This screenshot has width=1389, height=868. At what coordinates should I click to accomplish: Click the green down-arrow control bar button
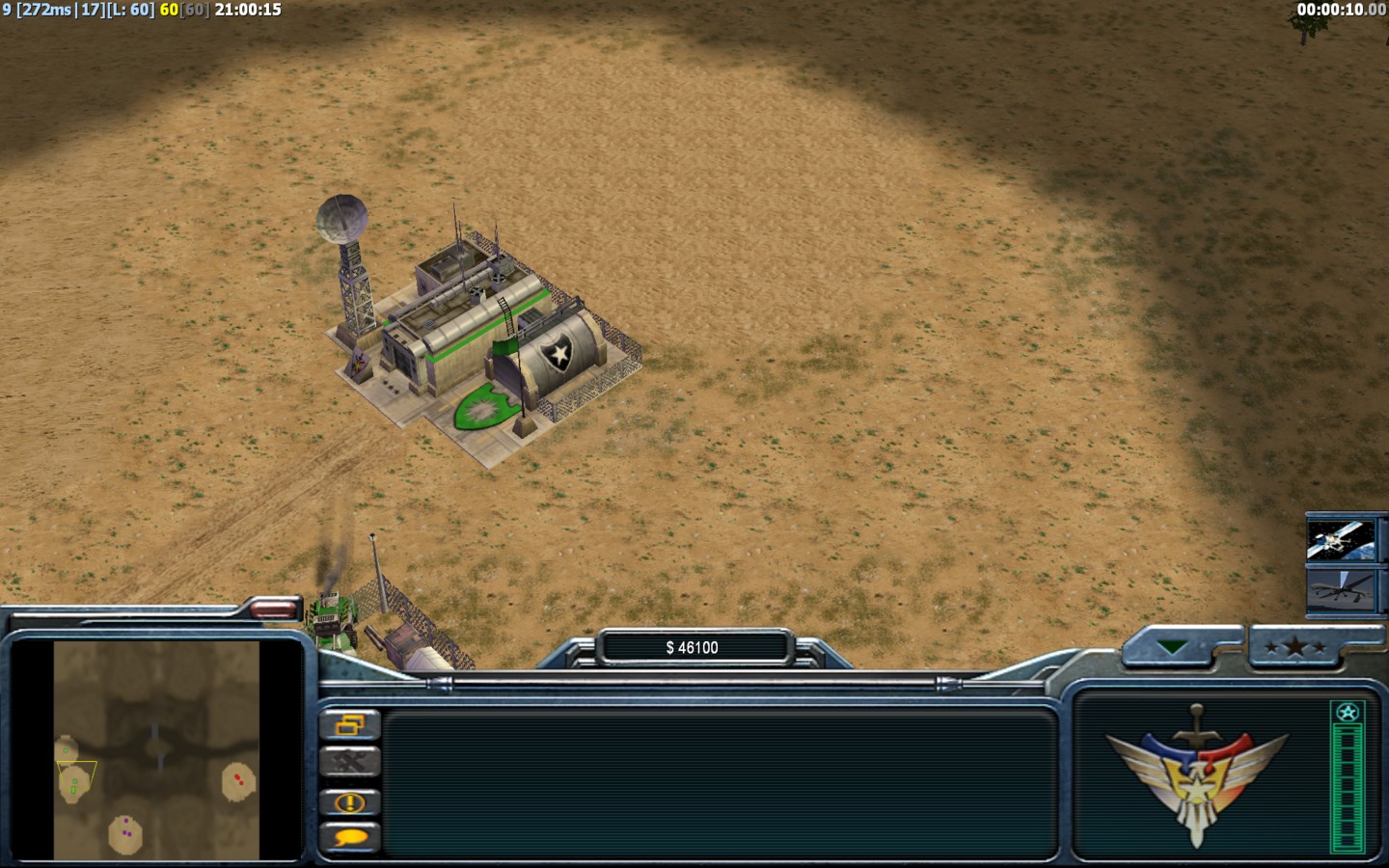1172,648
